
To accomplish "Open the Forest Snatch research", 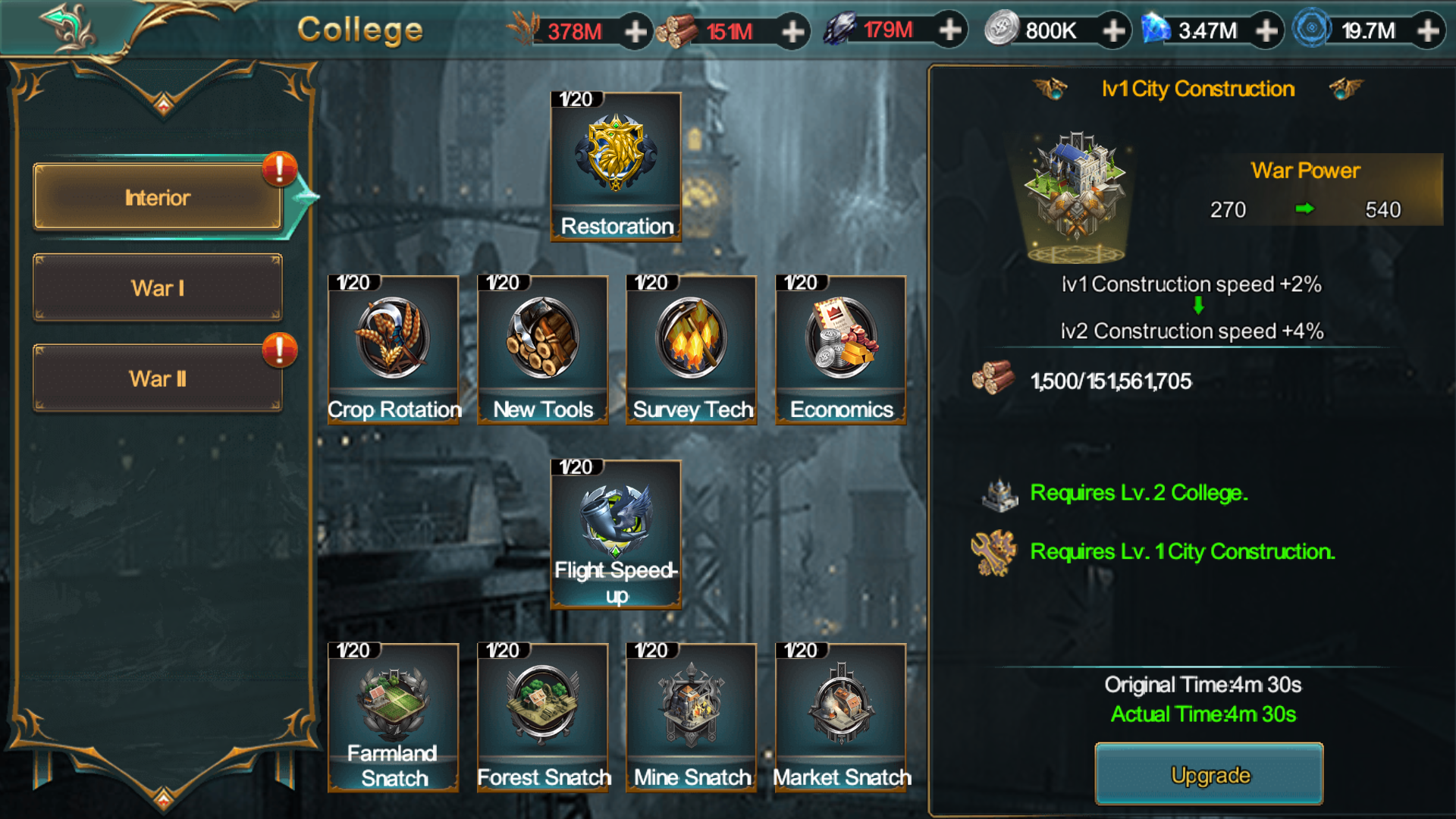I will 542,717.
